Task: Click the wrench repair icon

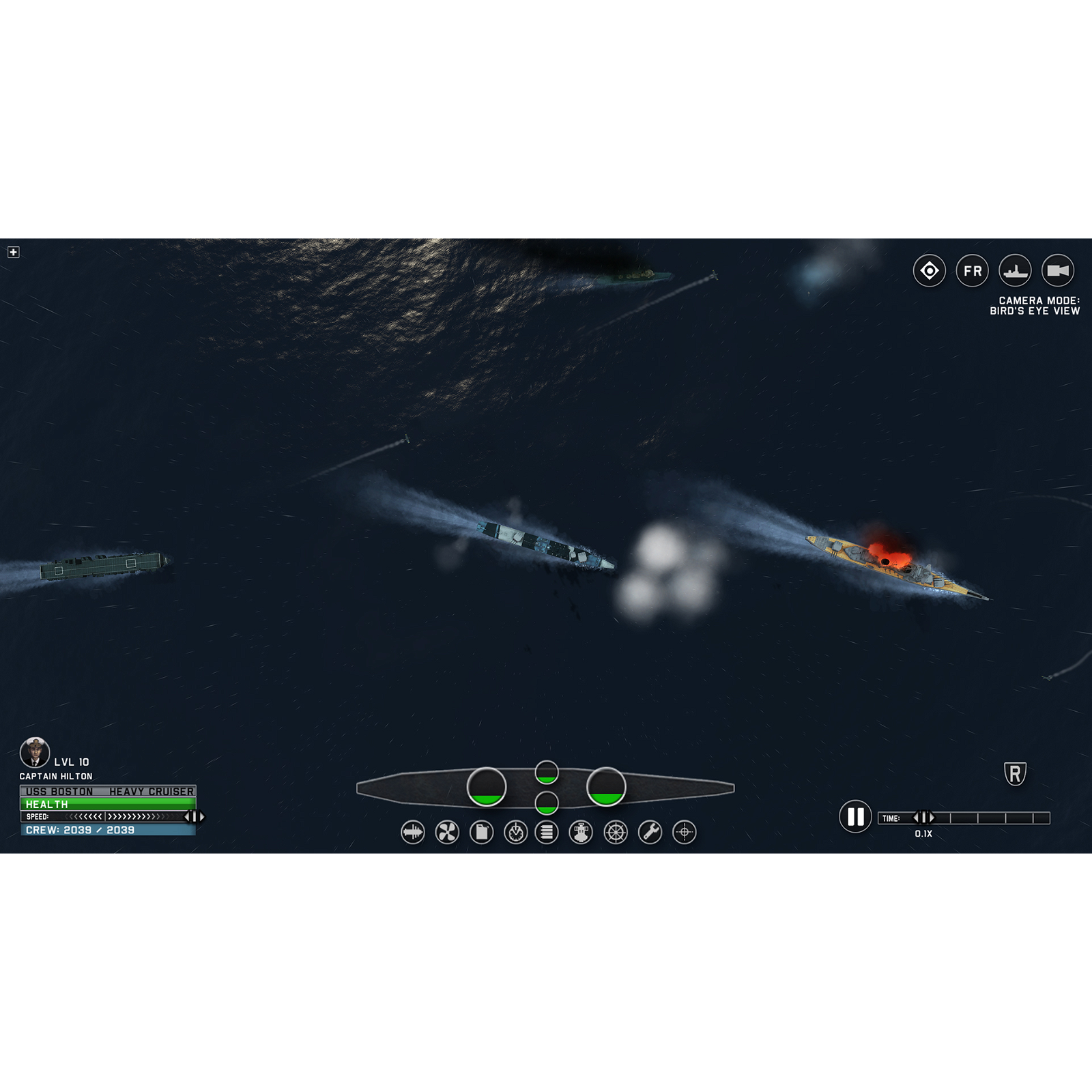Action: click(650, 832)
